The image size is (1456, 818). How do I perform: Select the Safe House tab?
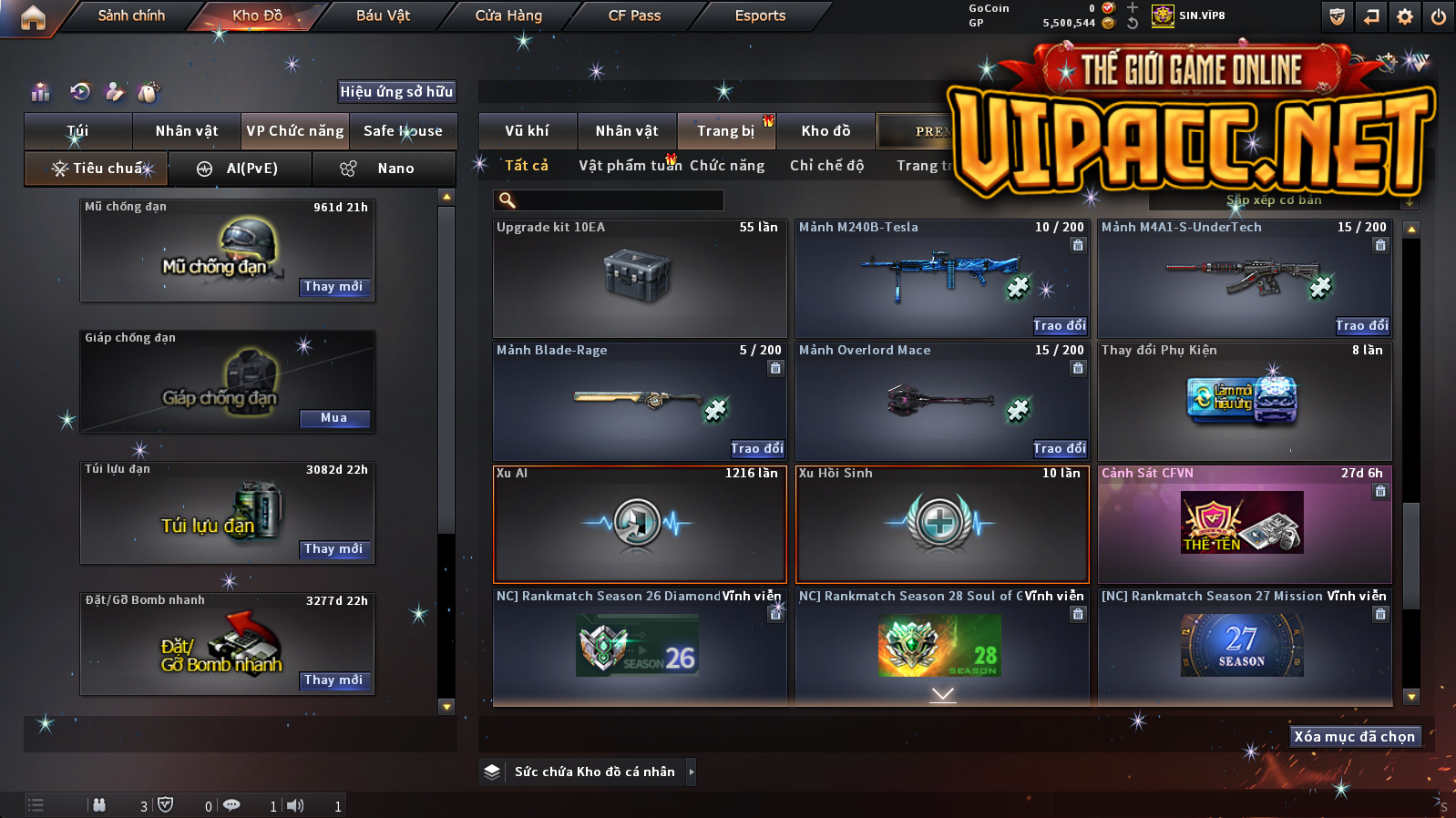coord(403,130)
